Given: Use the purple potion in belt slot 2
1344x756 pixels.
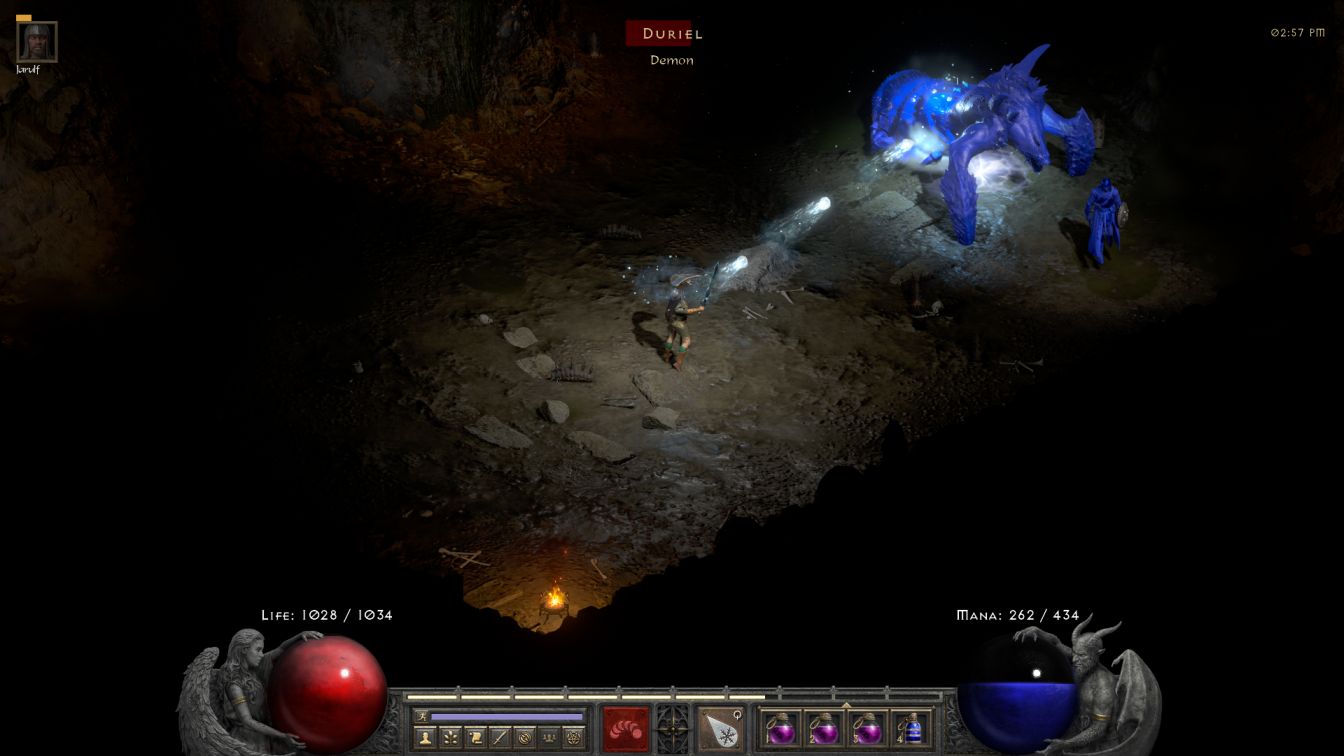Looking at the screenshot, I should tap(823, 729).
